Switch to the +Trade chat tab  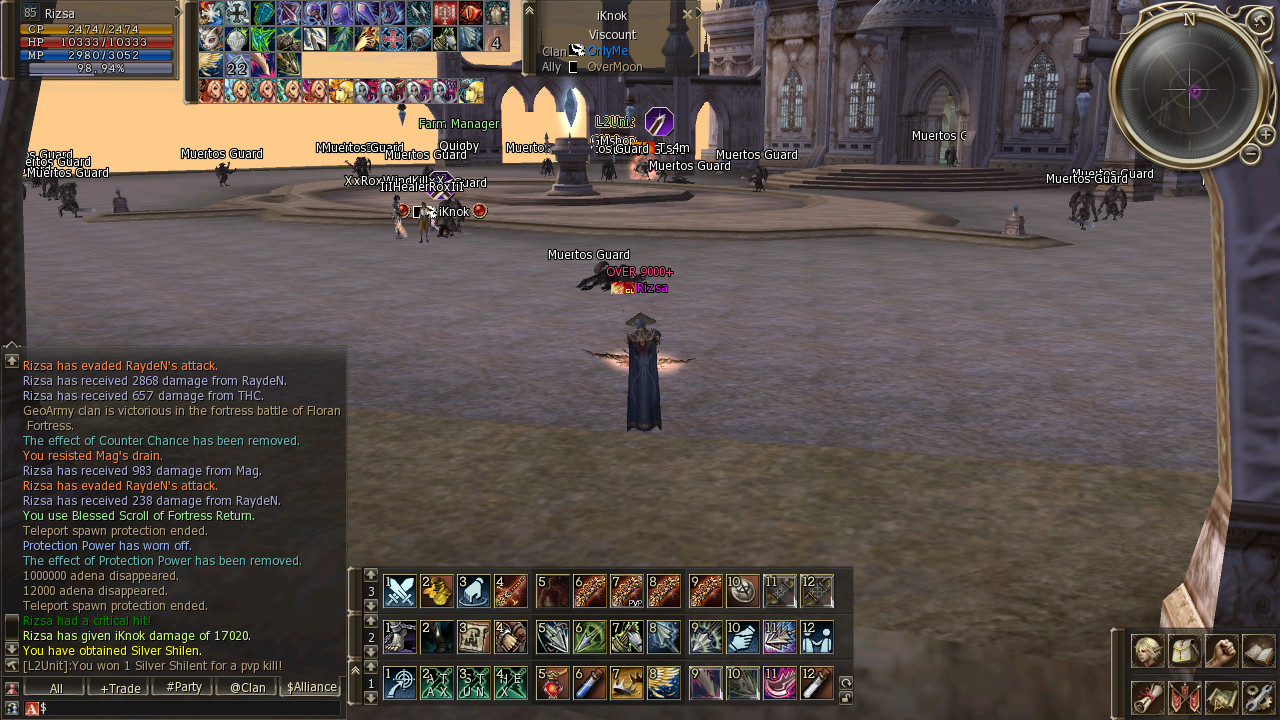(120, 688)
